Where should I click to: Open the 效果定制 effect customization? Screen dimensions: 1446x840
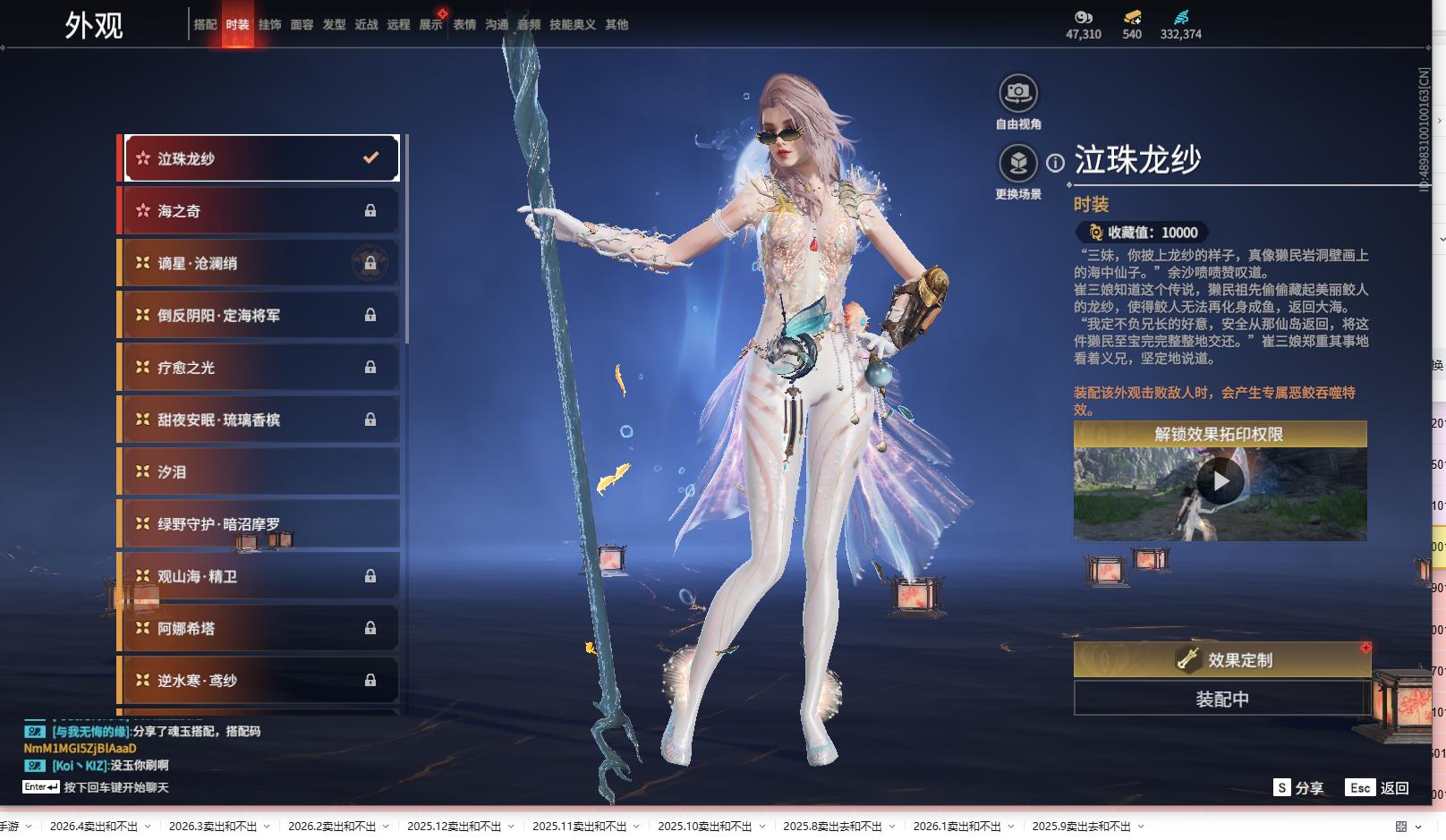(x=1221, y=660)
